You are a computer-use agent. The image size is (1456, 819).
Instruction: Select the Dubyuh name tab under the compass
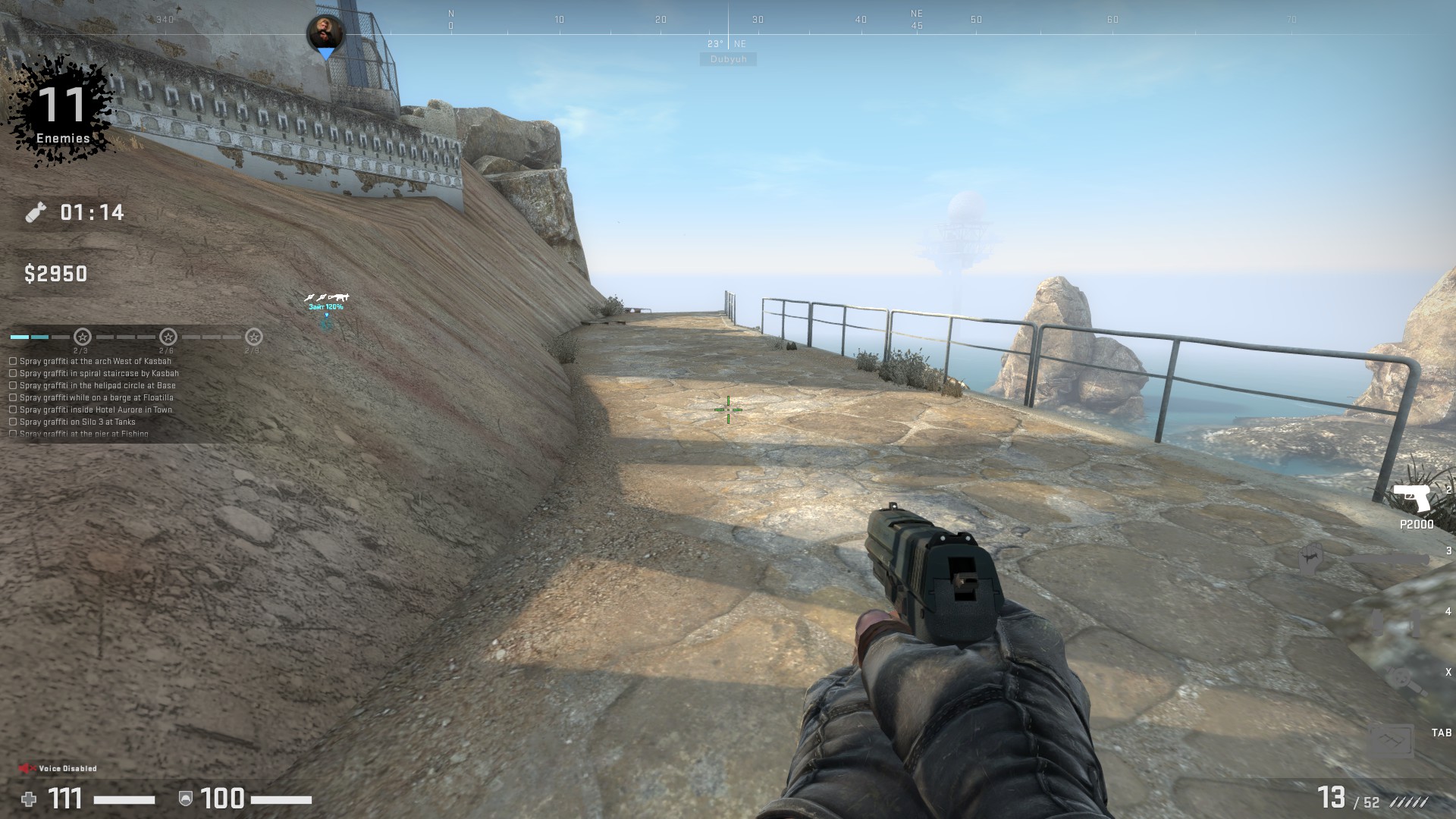[x=727, y=58]
